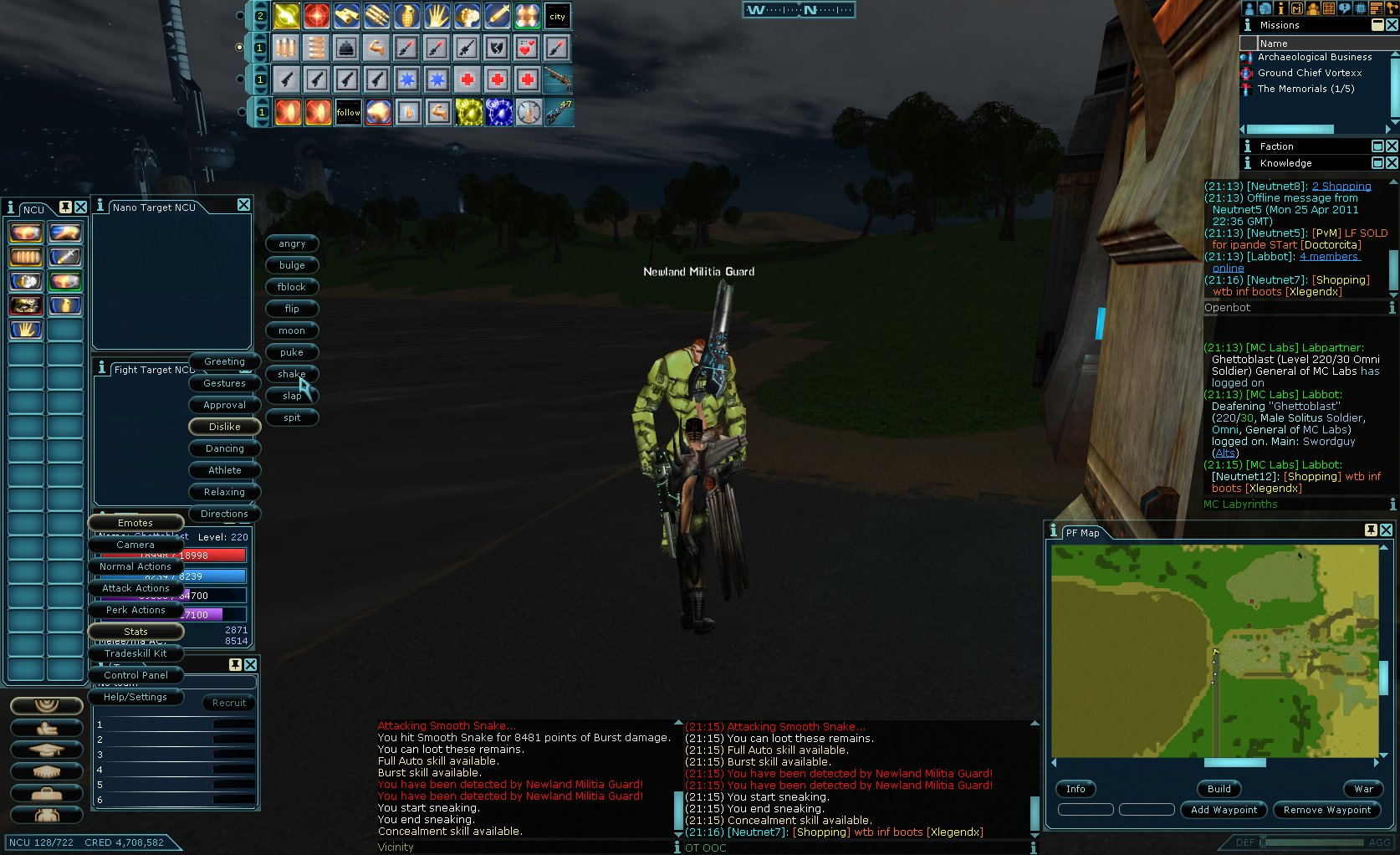Screen dimensions: 1400x855
Task: Click the Remove Waypoint button
Action: pos(1327,810)
